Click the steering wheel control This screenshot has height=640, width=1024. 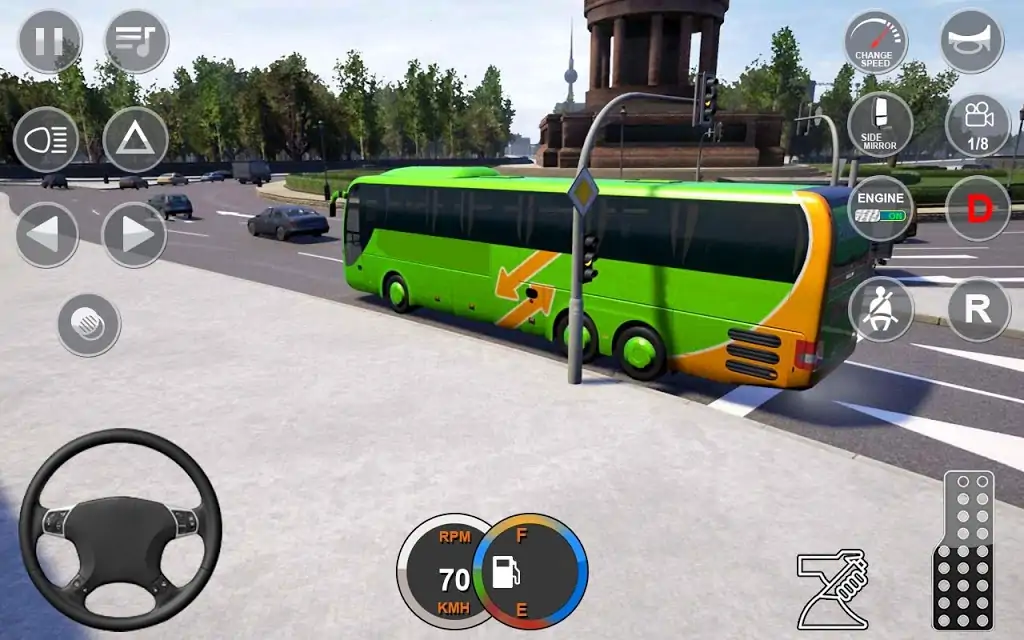pyautogui.click(x=120, y=529)
